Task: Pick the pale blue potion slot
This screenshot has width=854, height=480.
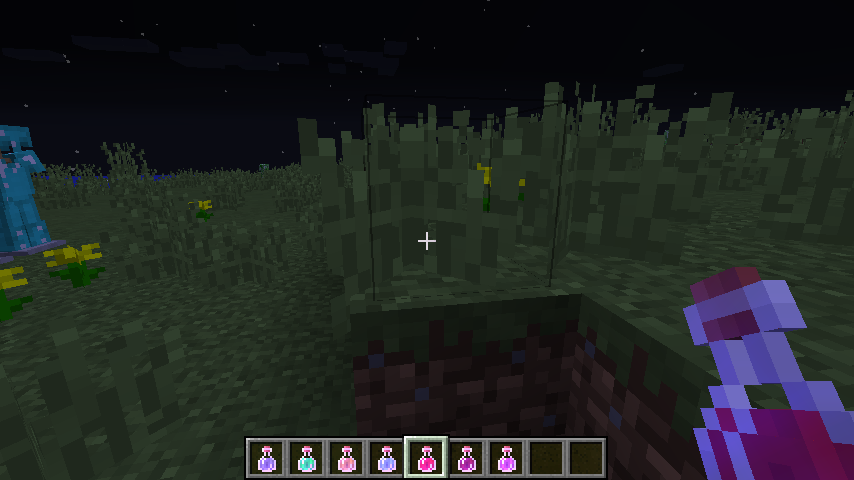Action: pos(386,458)
